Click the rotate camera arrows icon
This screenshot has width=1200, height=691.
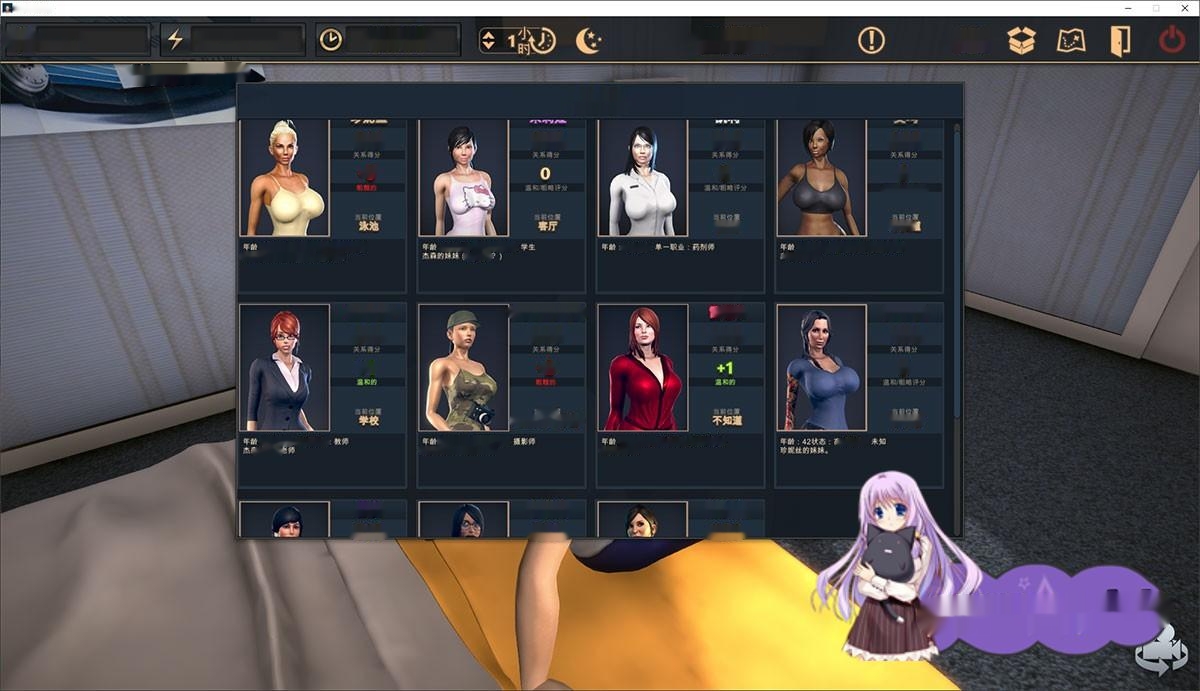[1160, 648]
